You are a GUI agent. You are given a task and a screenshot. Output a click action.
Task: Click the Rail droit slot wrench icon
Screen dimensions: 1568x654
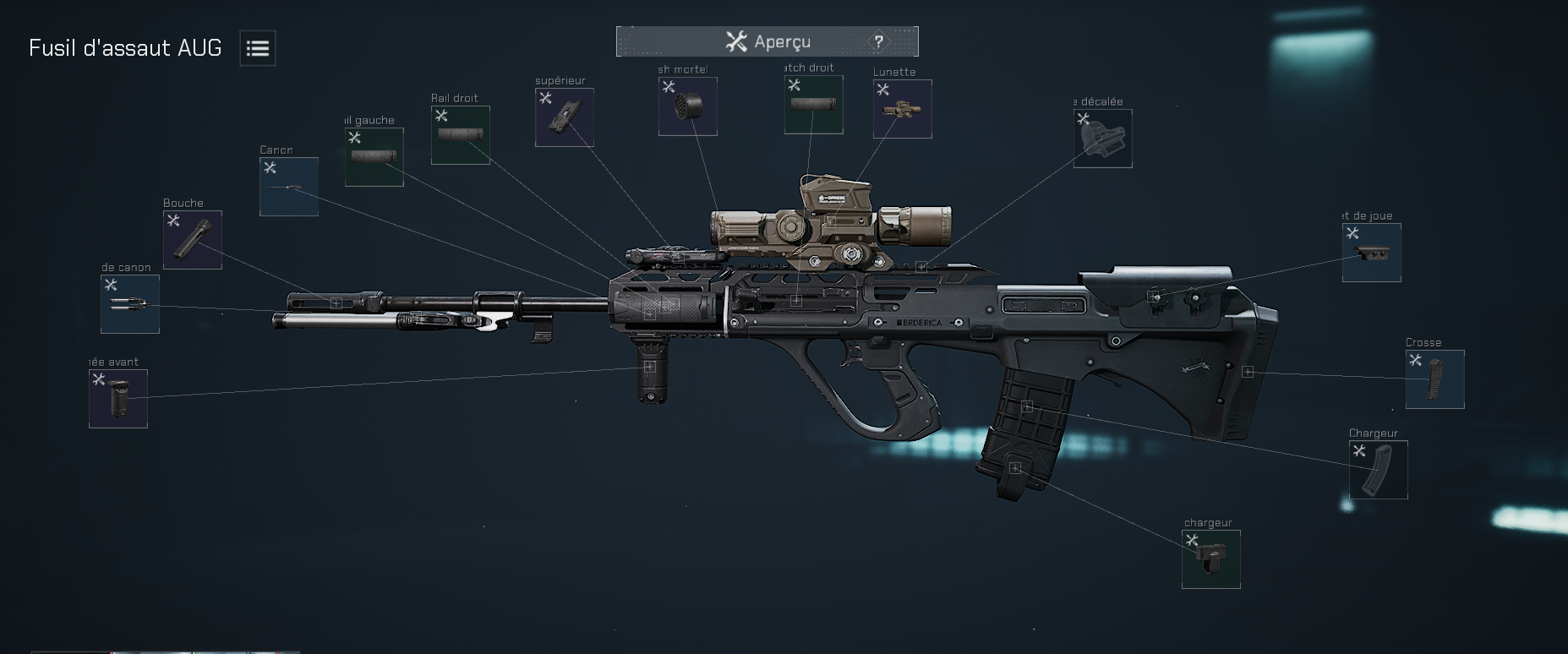coord(441,116)
